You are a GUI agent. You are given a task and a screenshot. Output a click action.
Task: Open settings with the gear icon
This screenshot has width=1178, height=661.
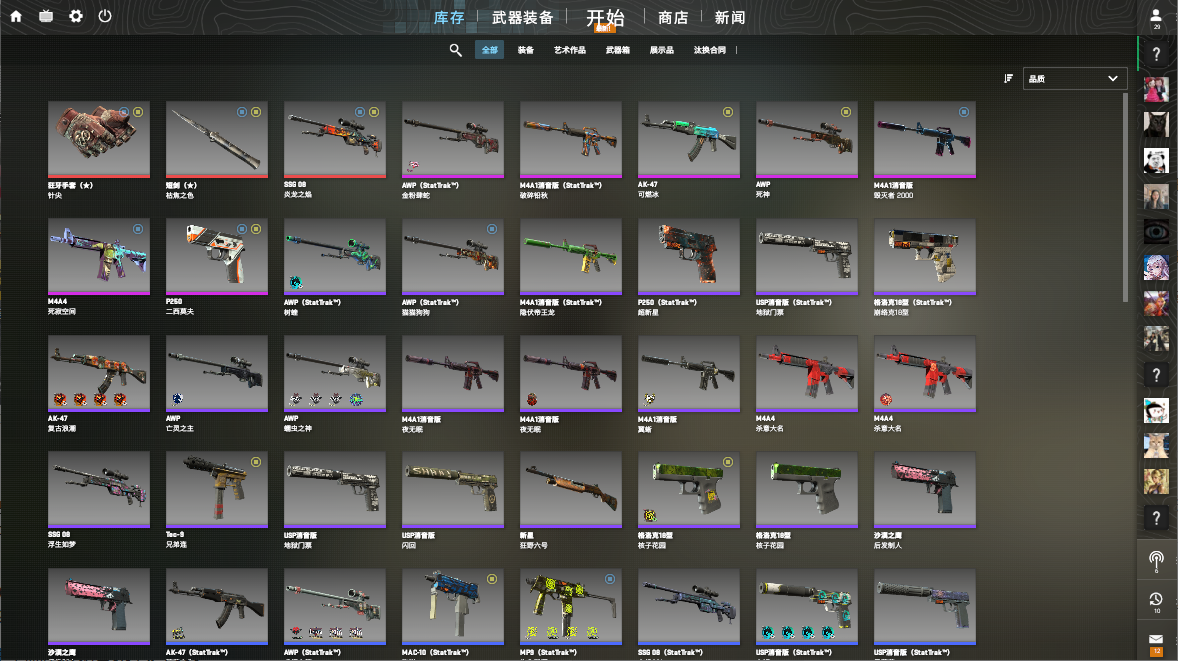click(76, 16)
